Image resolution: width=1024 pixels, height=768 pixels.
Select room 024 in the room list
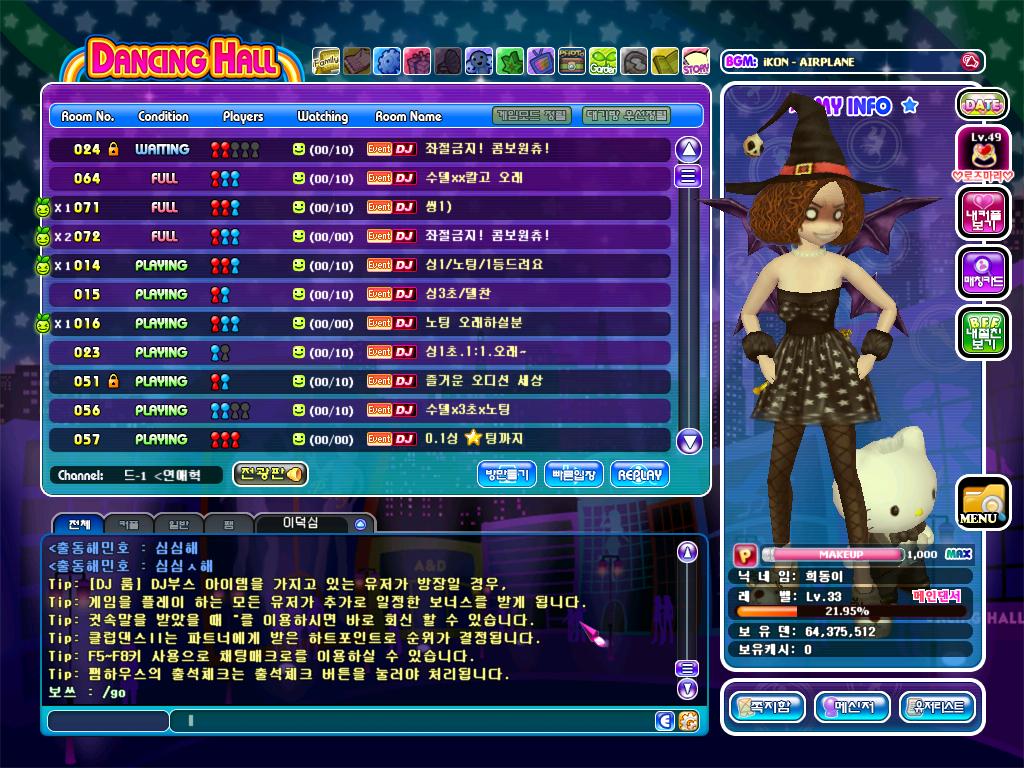360,149
